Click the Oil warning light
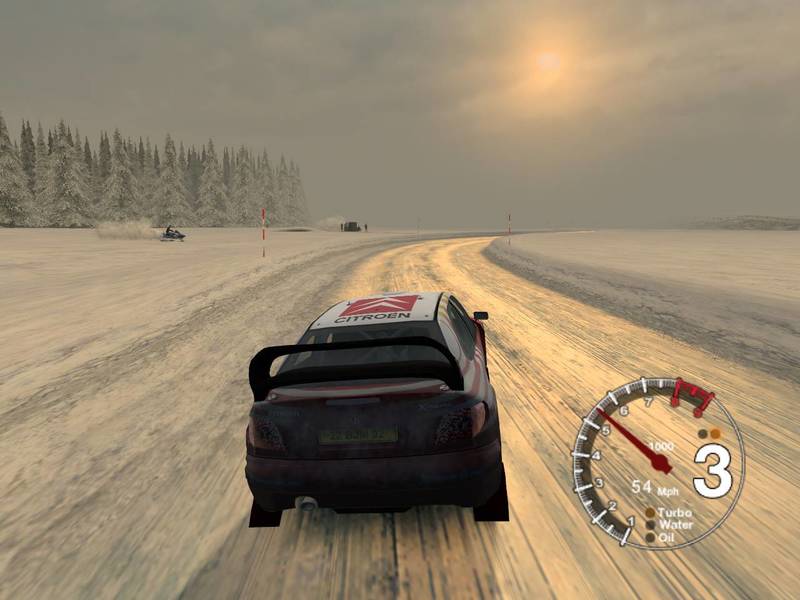The height and width of the screenshot is (600, 800). 650,536
